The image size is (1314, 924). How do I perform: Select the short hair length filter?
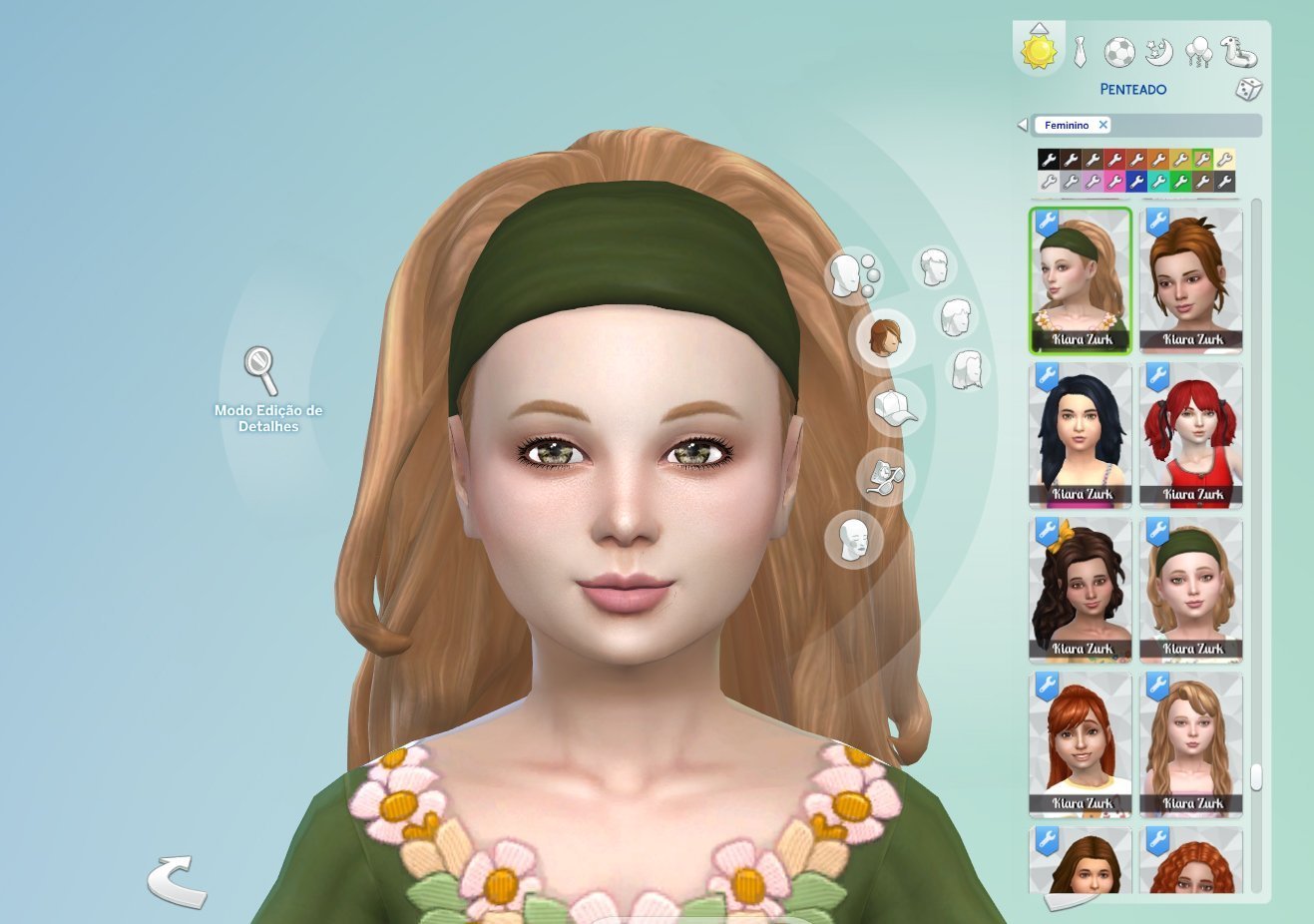tap(934, 267)
